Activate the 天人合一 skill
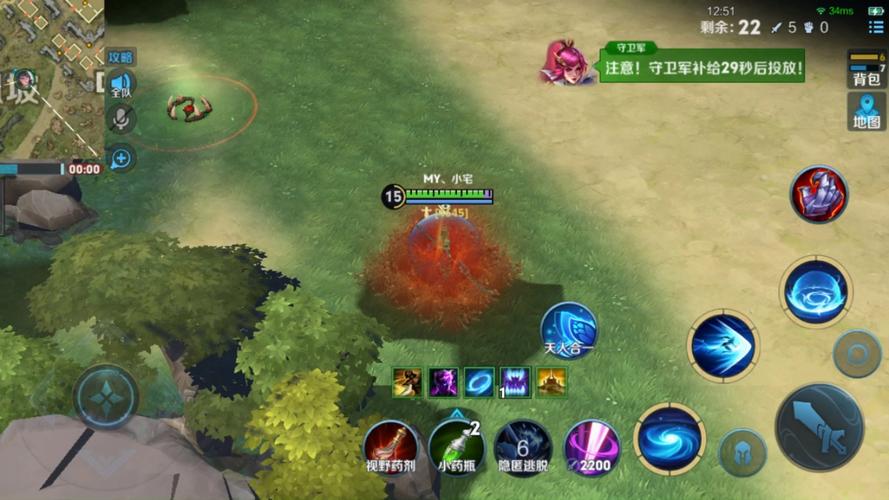This screenshot has width=889, height=500. pos(569,329)
